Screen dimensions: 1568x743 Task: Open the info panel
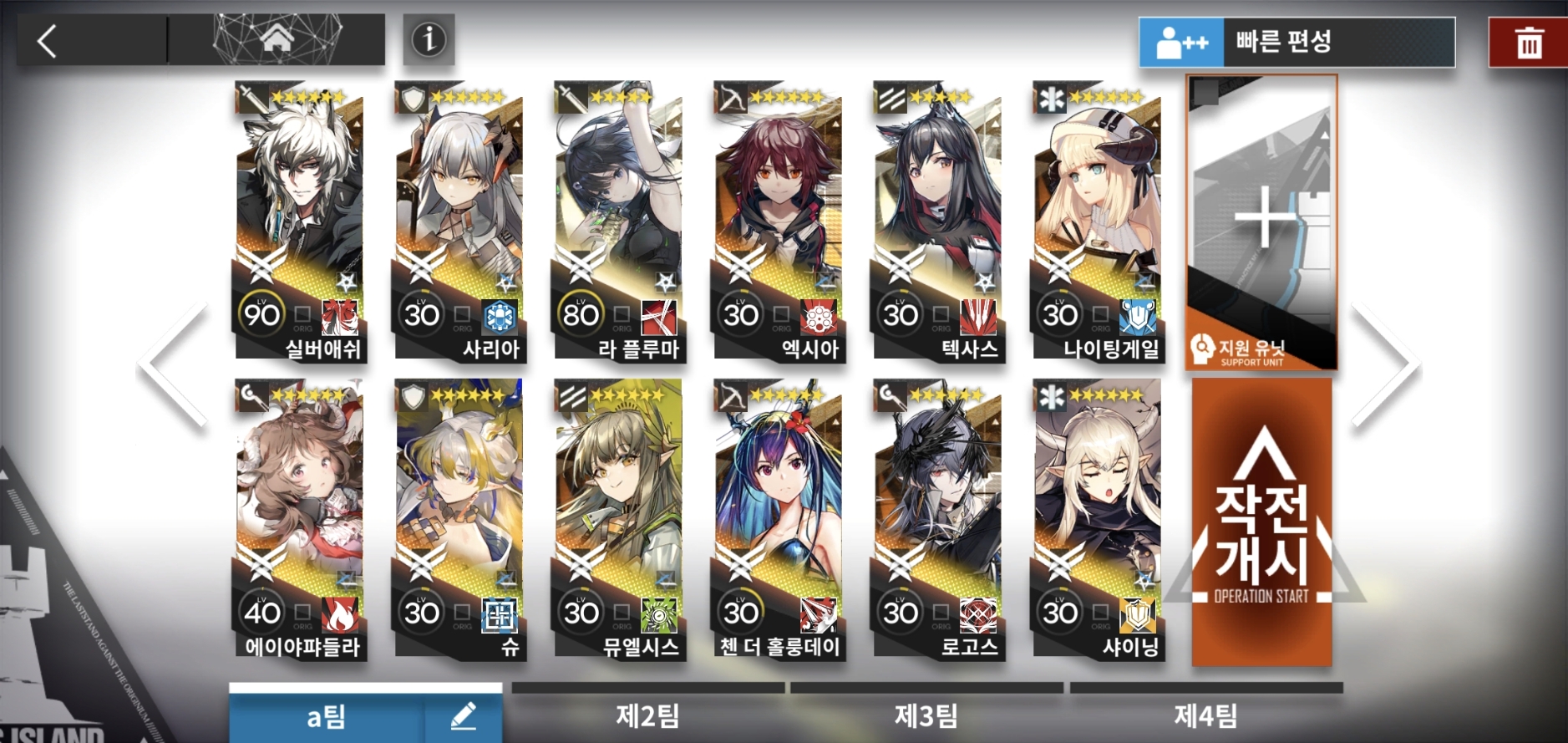(429, 39)
